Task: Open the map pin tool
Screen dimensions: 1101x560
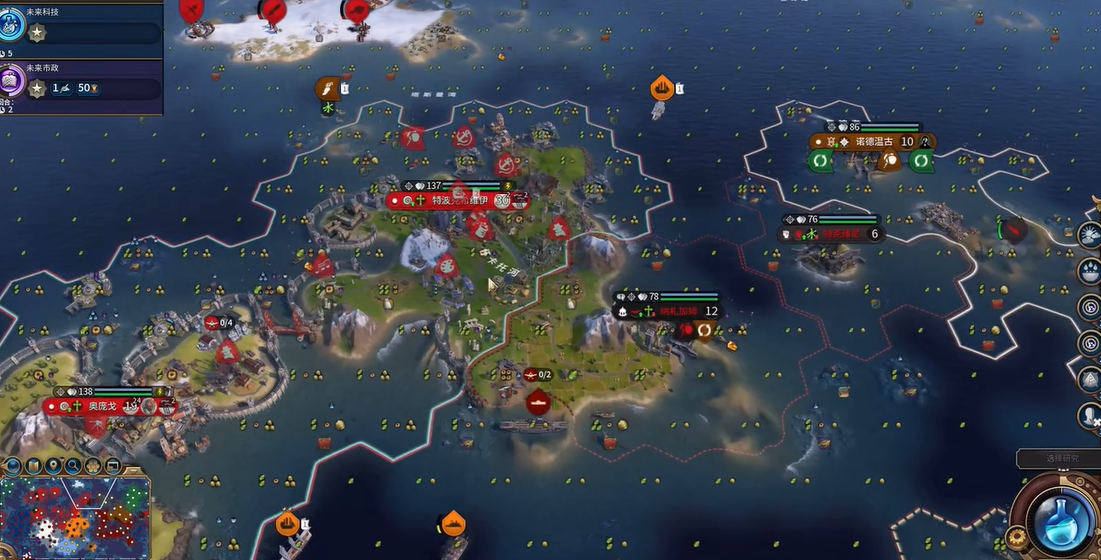Action: [52, 466]
